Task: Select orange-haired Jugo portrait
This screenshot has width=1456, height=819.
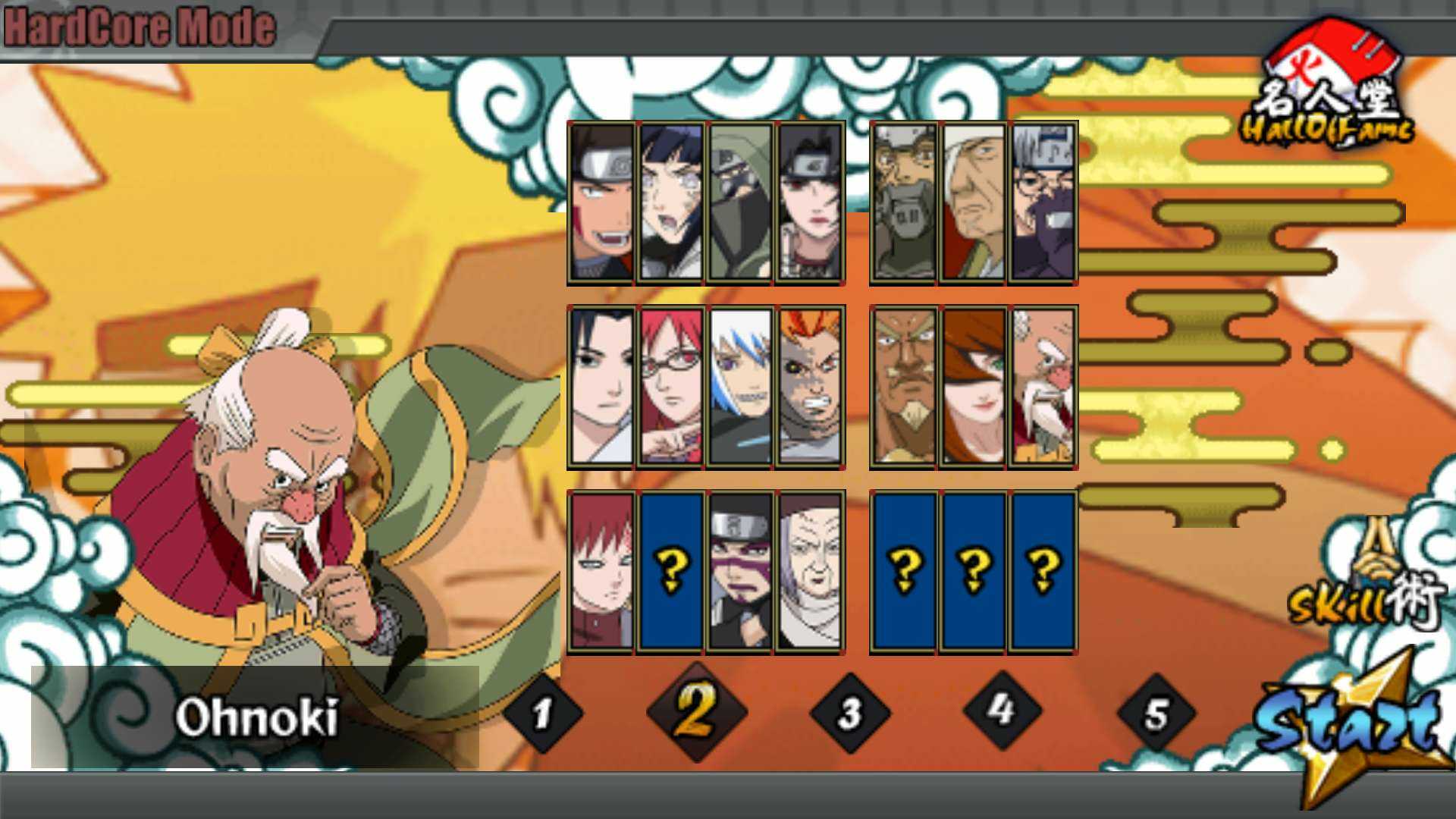Action: (810, 387)
